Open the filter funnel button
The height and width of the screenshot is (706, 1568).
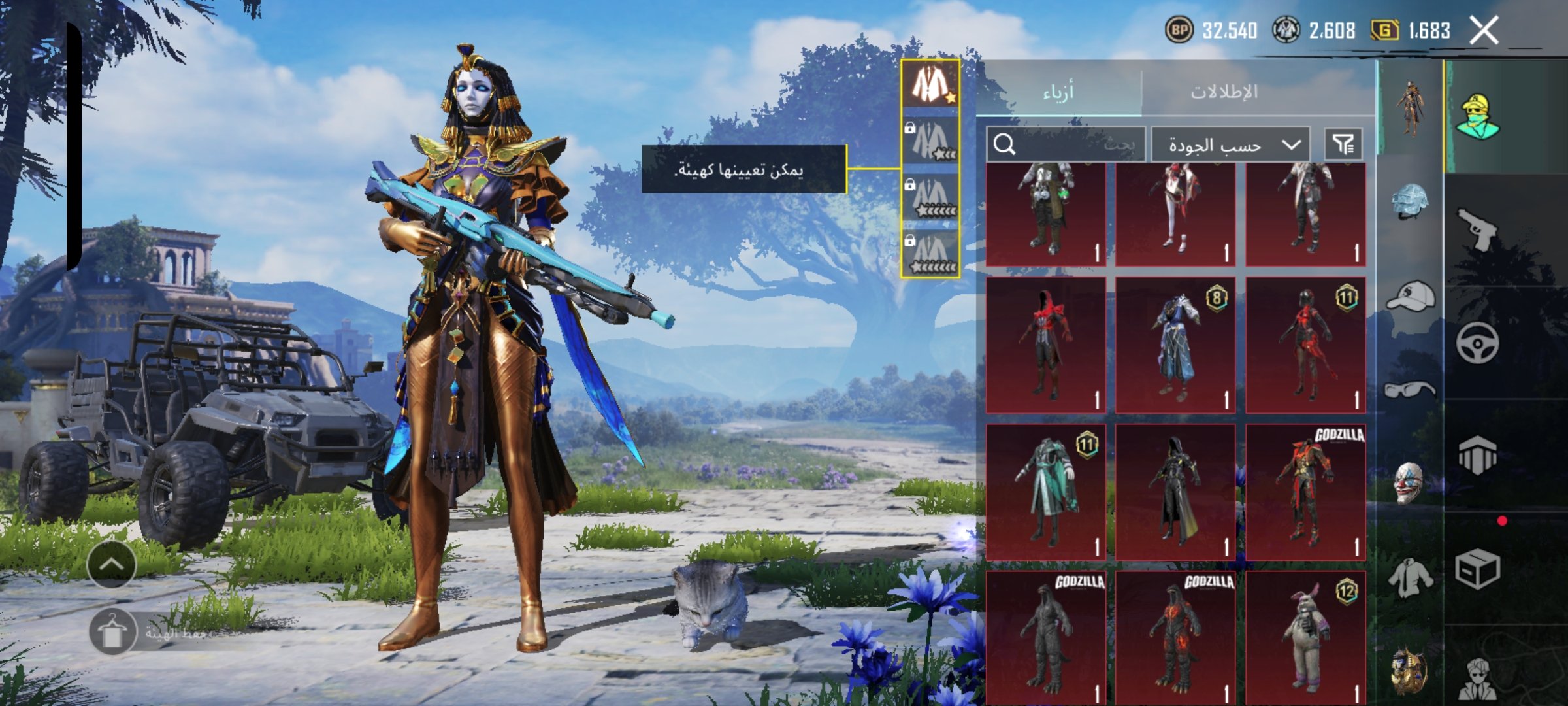pos(1343,144)
